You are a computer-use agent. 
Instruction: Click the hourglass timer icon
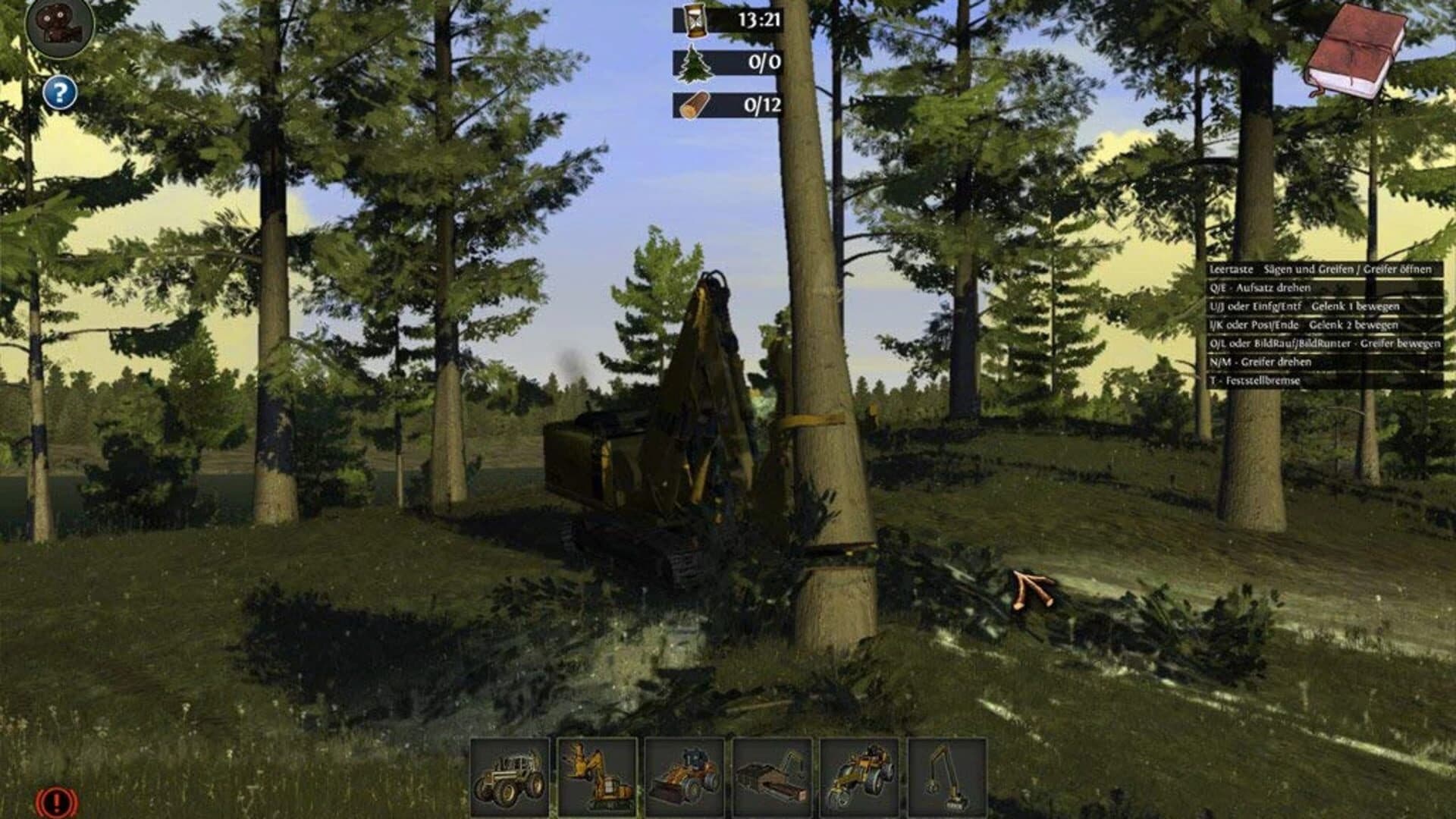tap(695, 23)
